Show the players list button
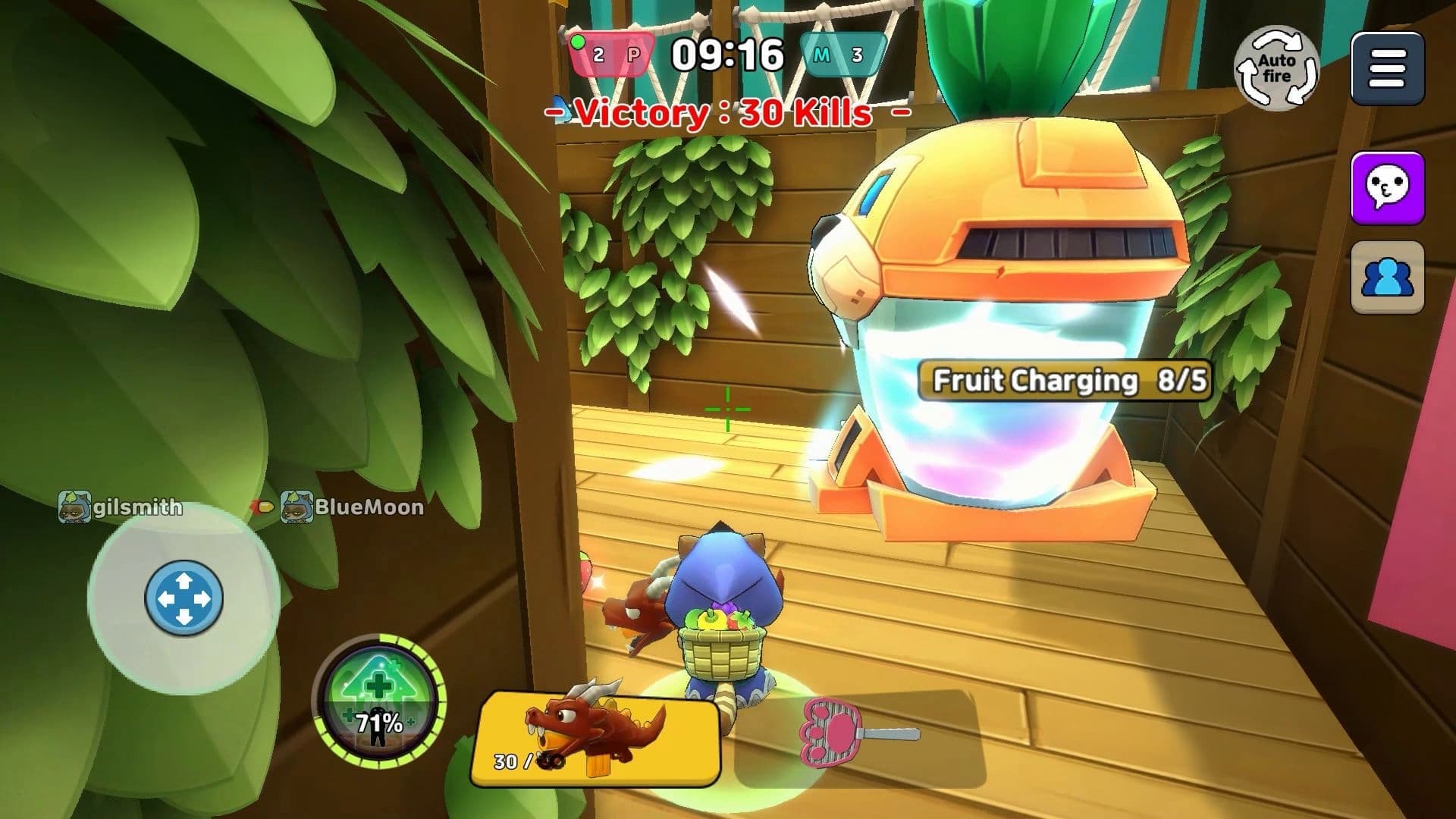Image resolution: width=1456 pixels, height=819 pixels. tap(1387, 278)
